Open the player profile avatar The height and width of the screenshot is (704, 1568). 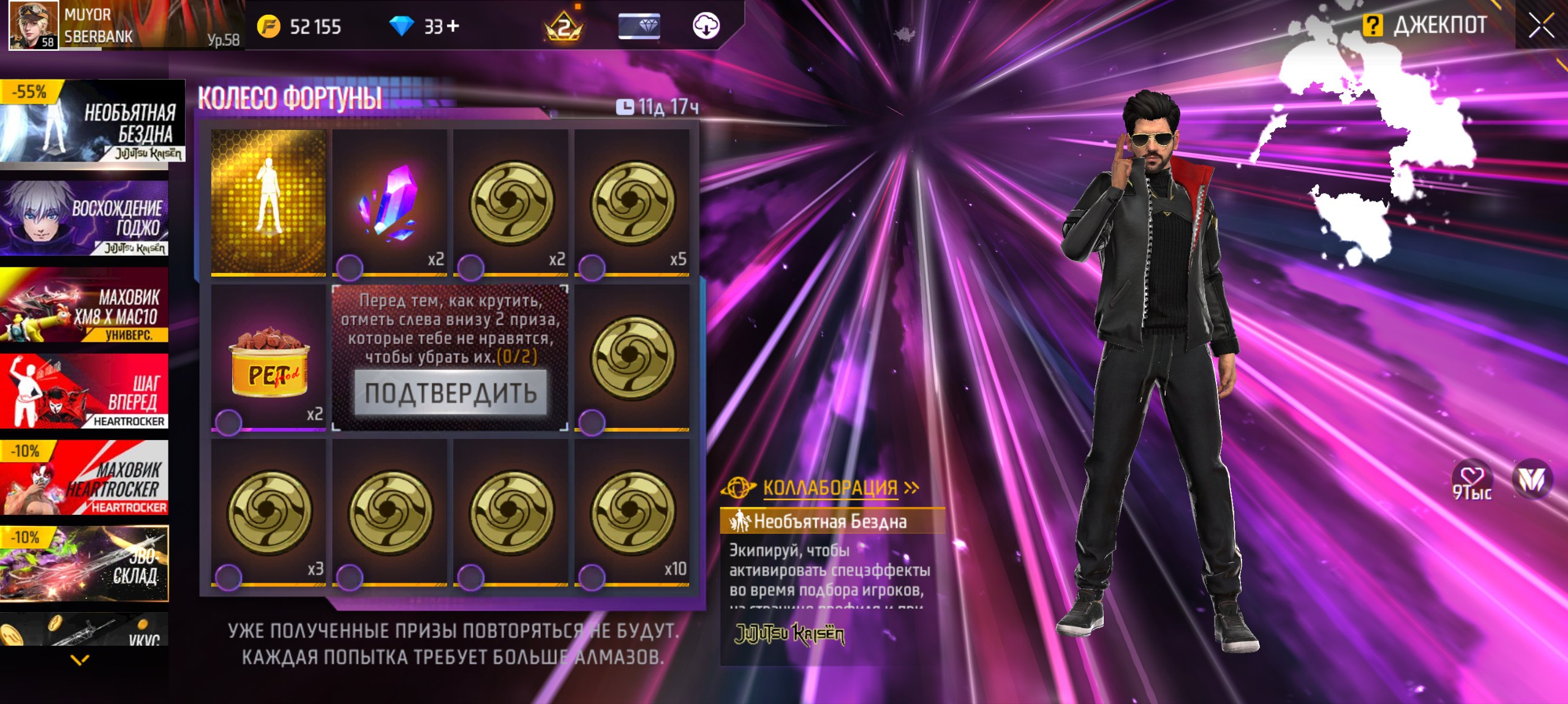click(33, 24)
